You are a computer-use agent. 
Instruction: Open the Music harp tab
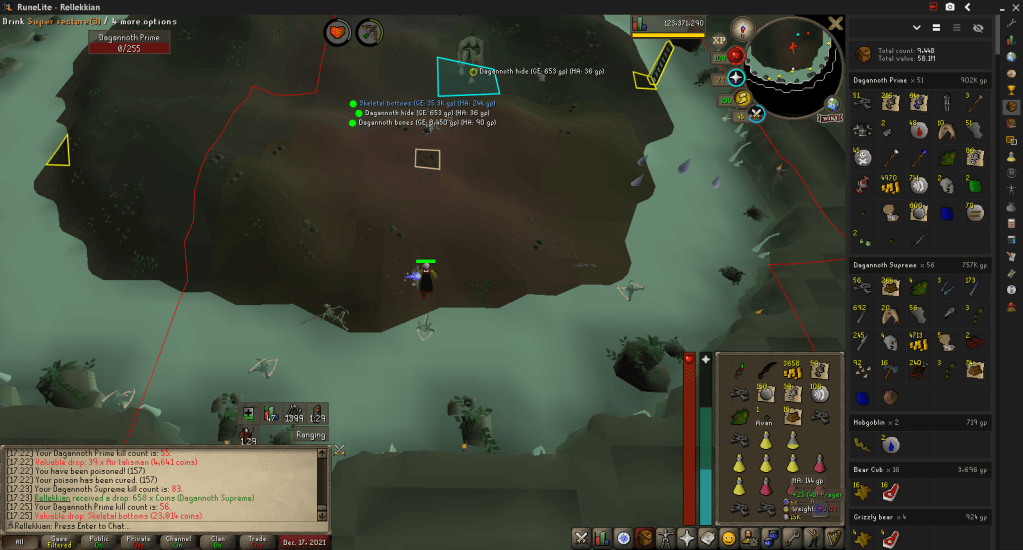coord(833,538)
